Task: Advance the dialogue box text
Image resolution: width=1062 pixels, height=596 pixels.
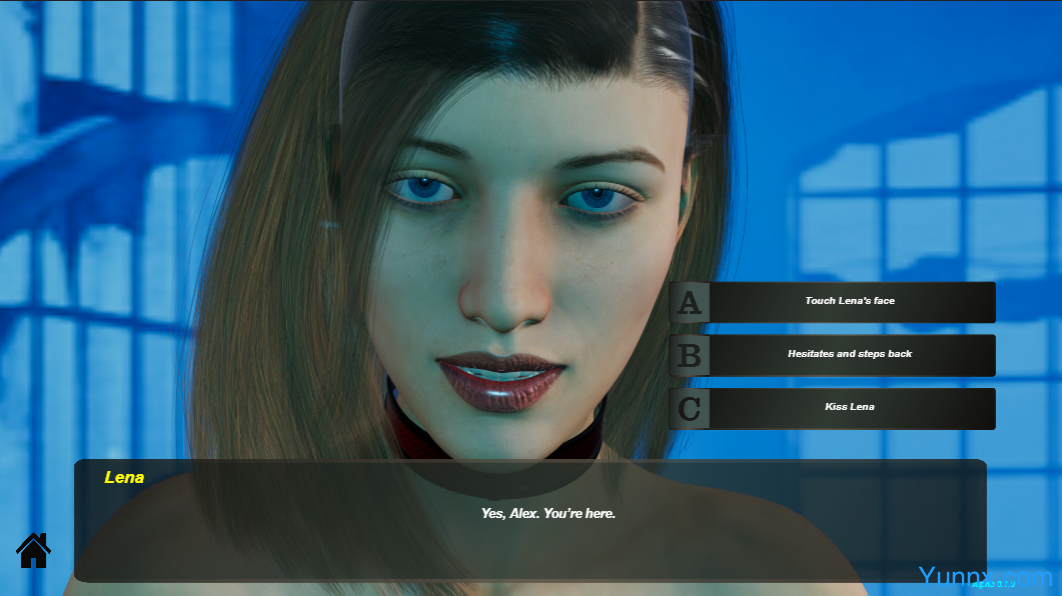Action: coord(530,521)
